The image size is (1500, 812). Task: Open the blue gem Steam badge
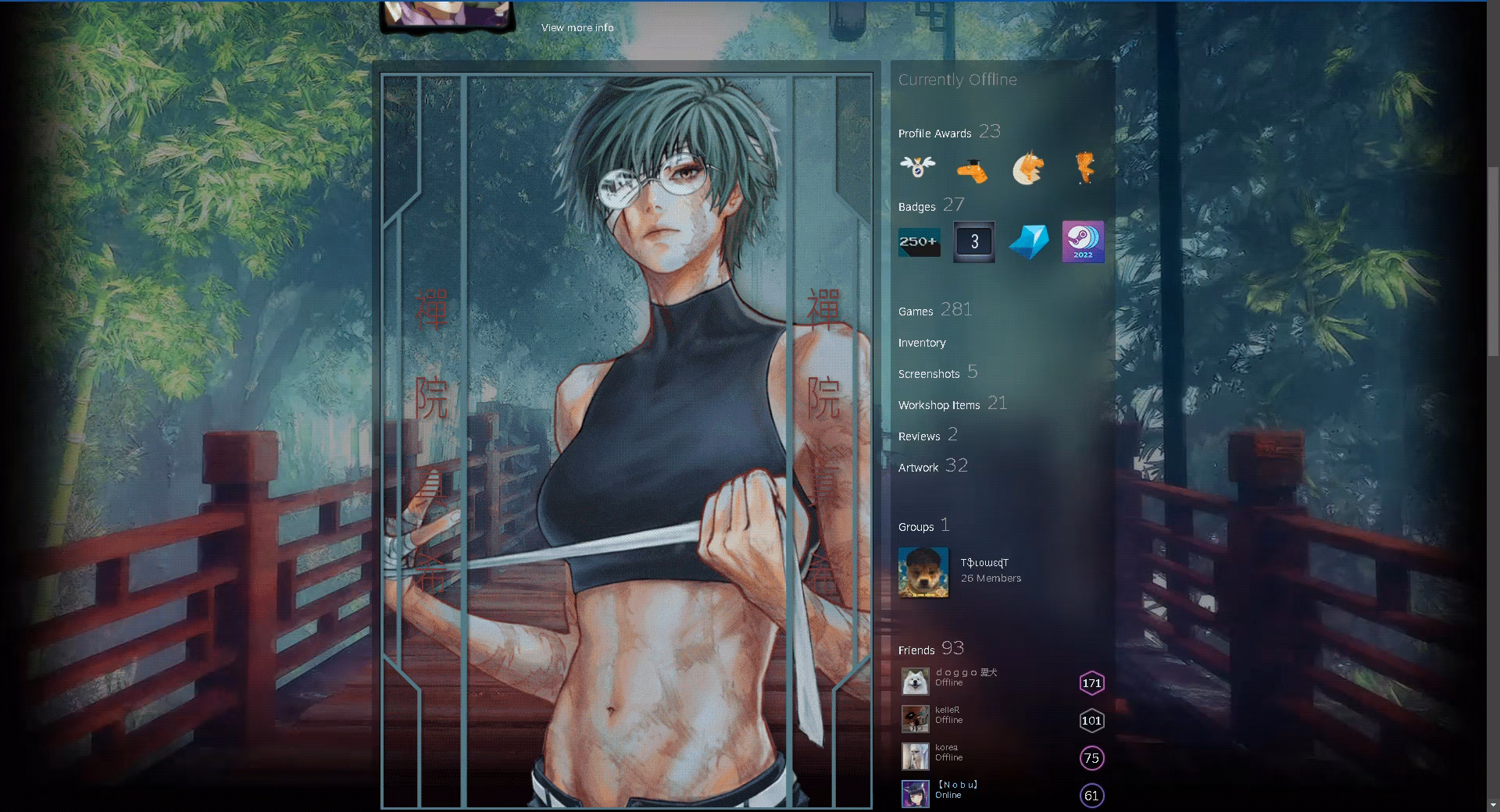pyautogui.click(x=1028, y=242)
